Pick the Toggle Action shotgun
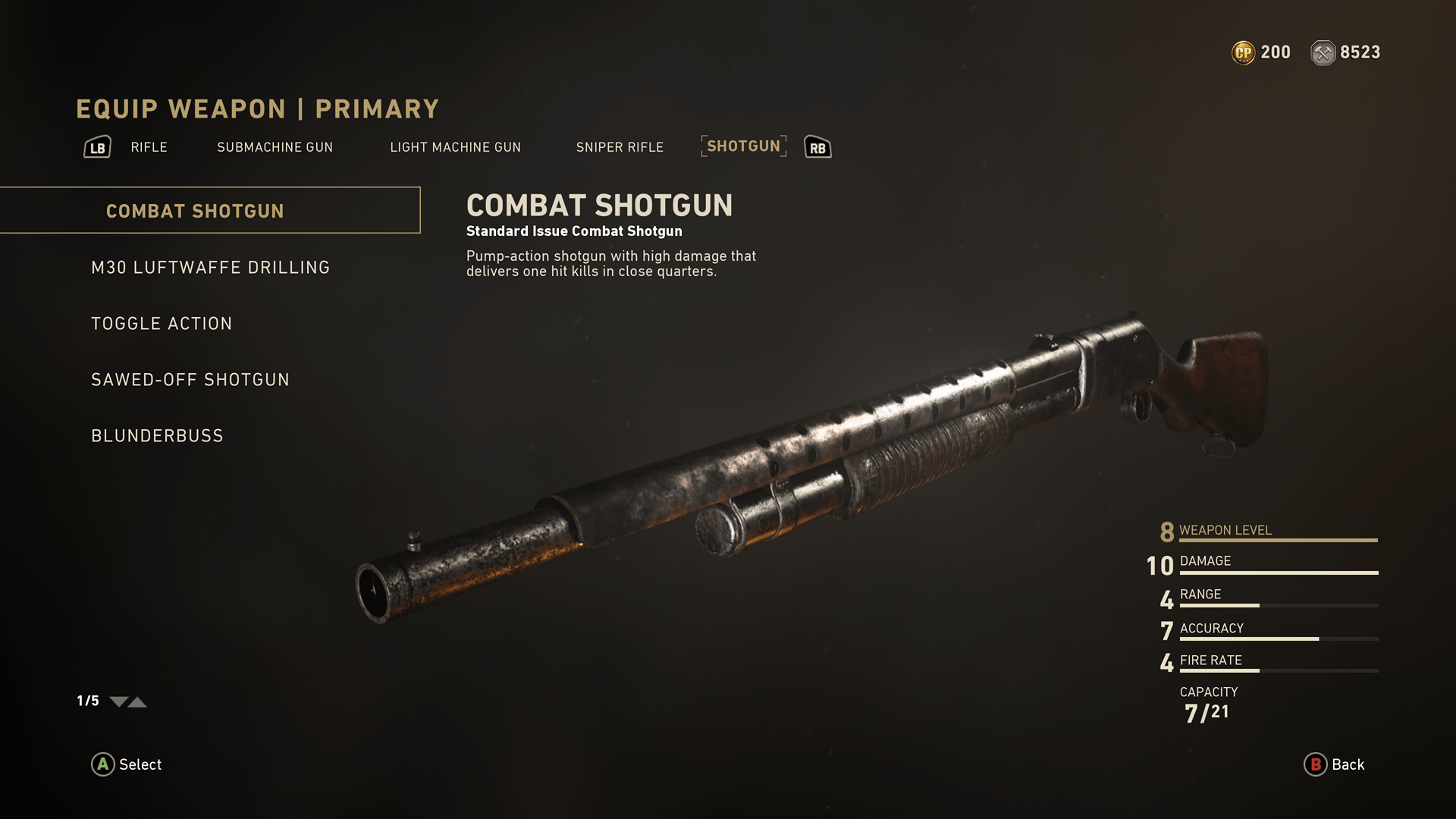 pyautogui.click(x=162, y=324)
